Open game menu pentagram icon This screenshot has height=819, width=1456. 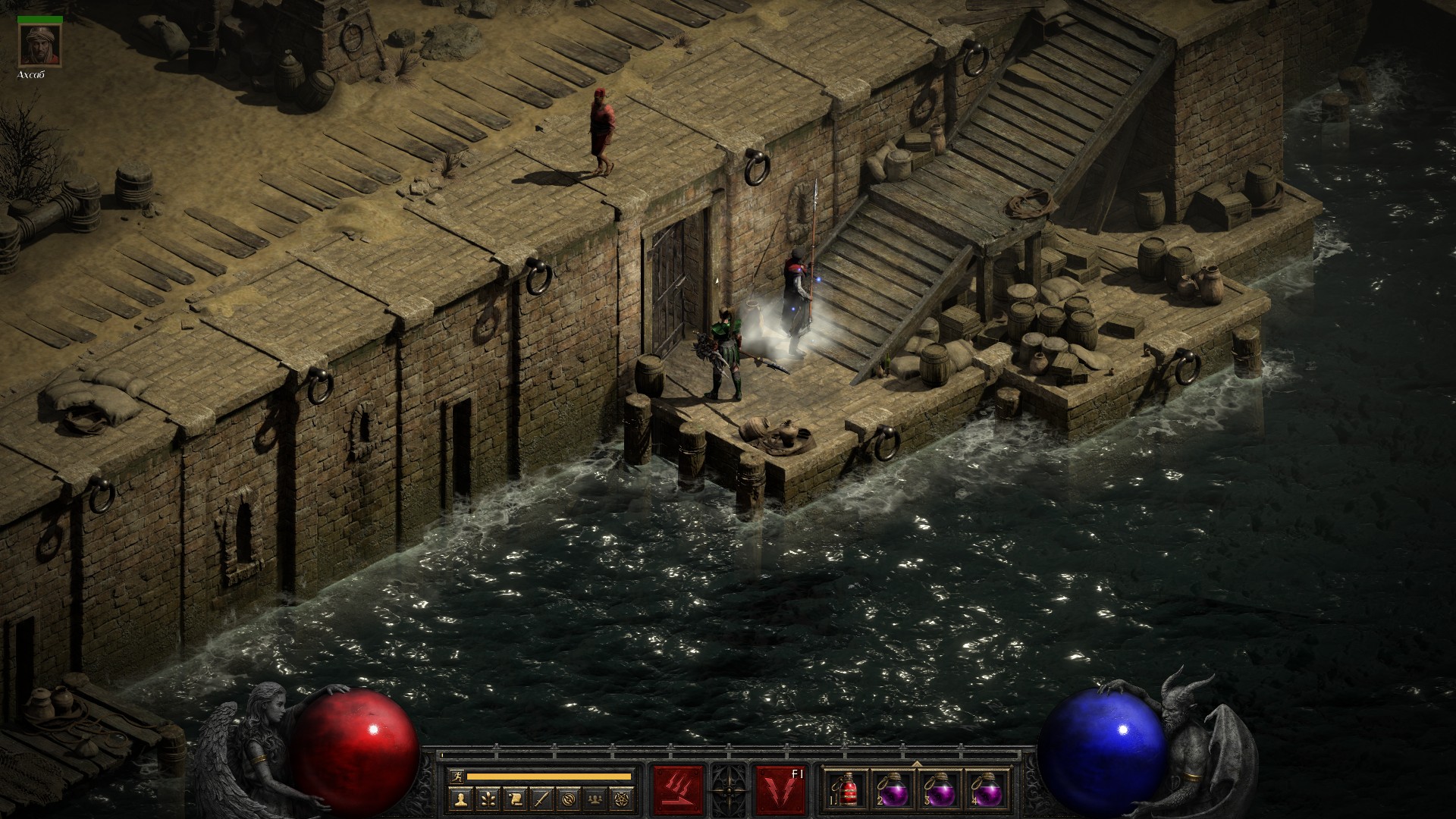(x=623, y=798)
